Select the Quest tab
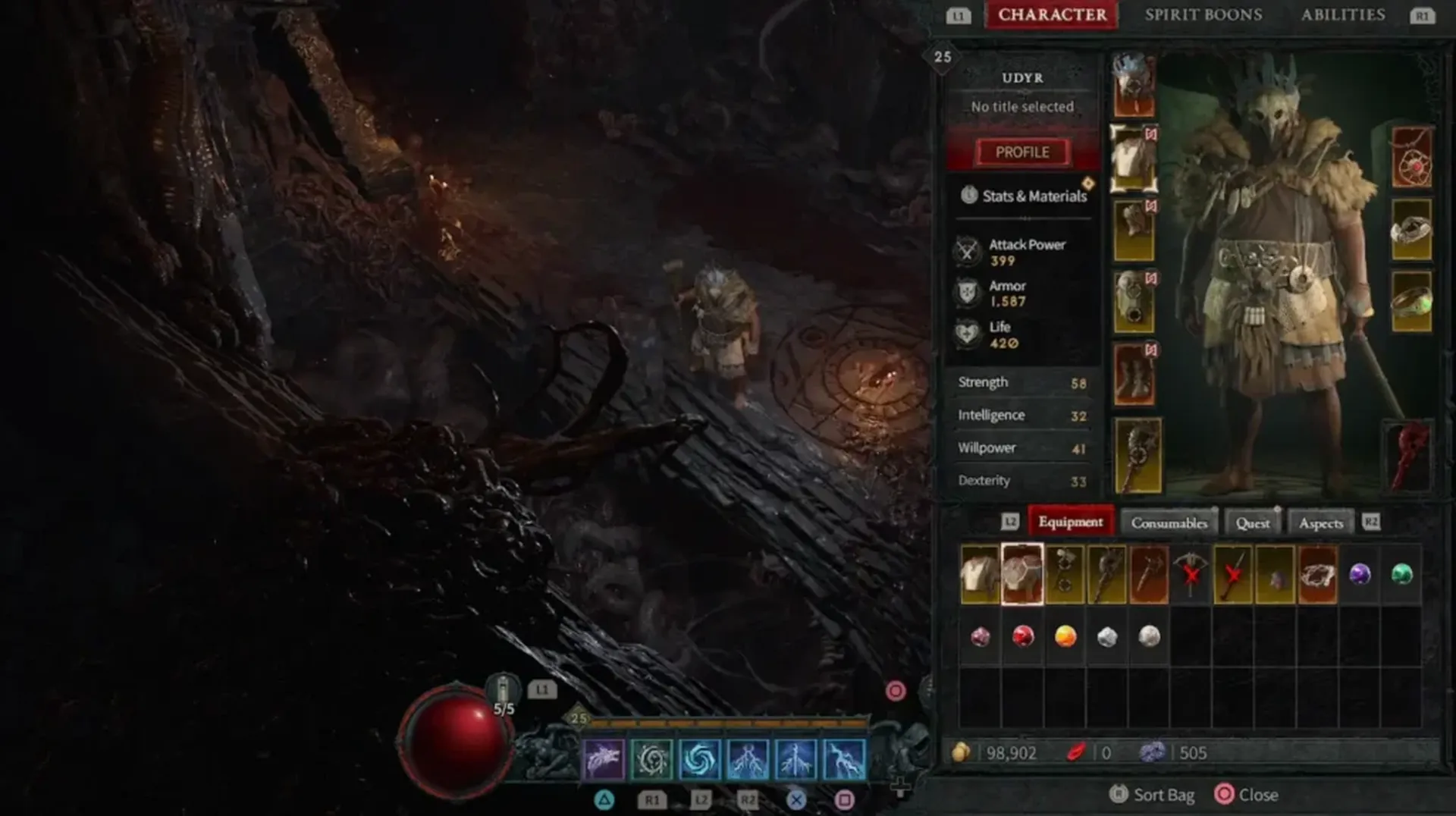Screen dimensions: 1456x816 click(x=1253, y=523)
